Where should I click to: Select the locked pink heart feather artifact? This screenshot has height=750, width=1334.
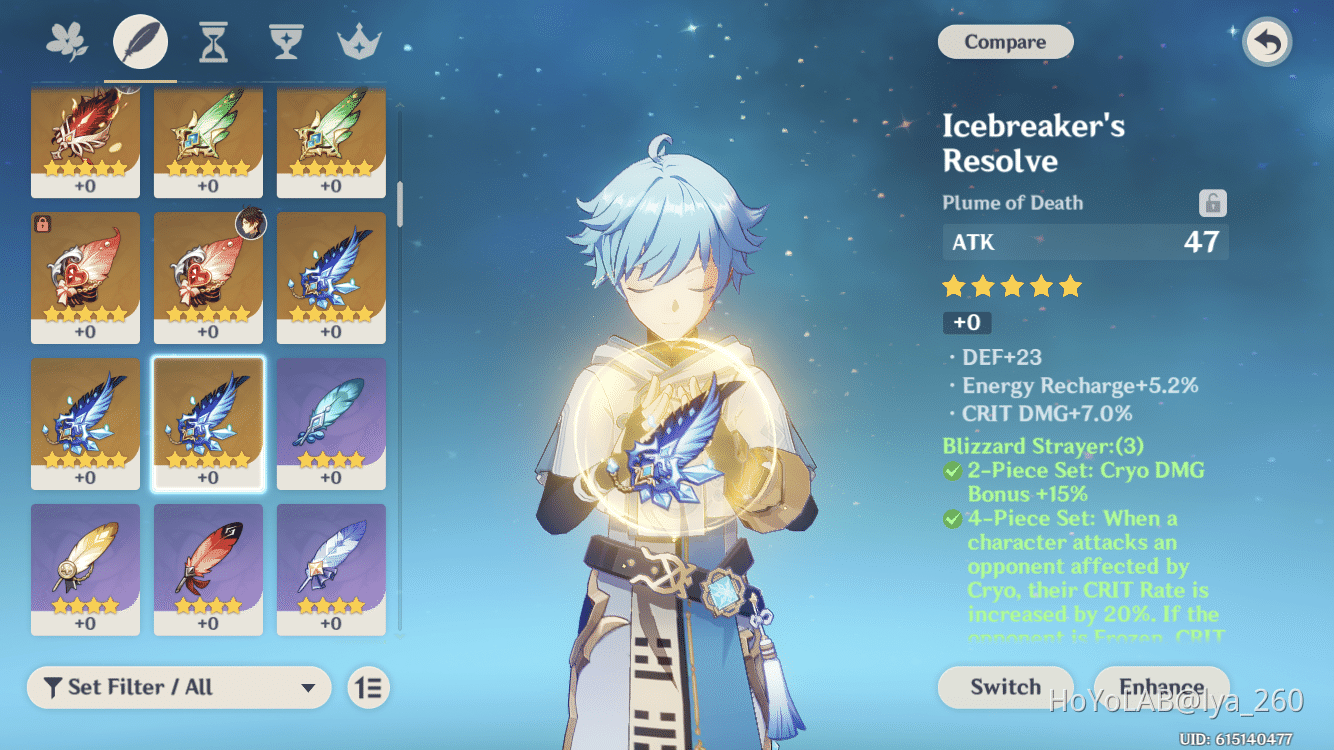[x=85, y=275]
